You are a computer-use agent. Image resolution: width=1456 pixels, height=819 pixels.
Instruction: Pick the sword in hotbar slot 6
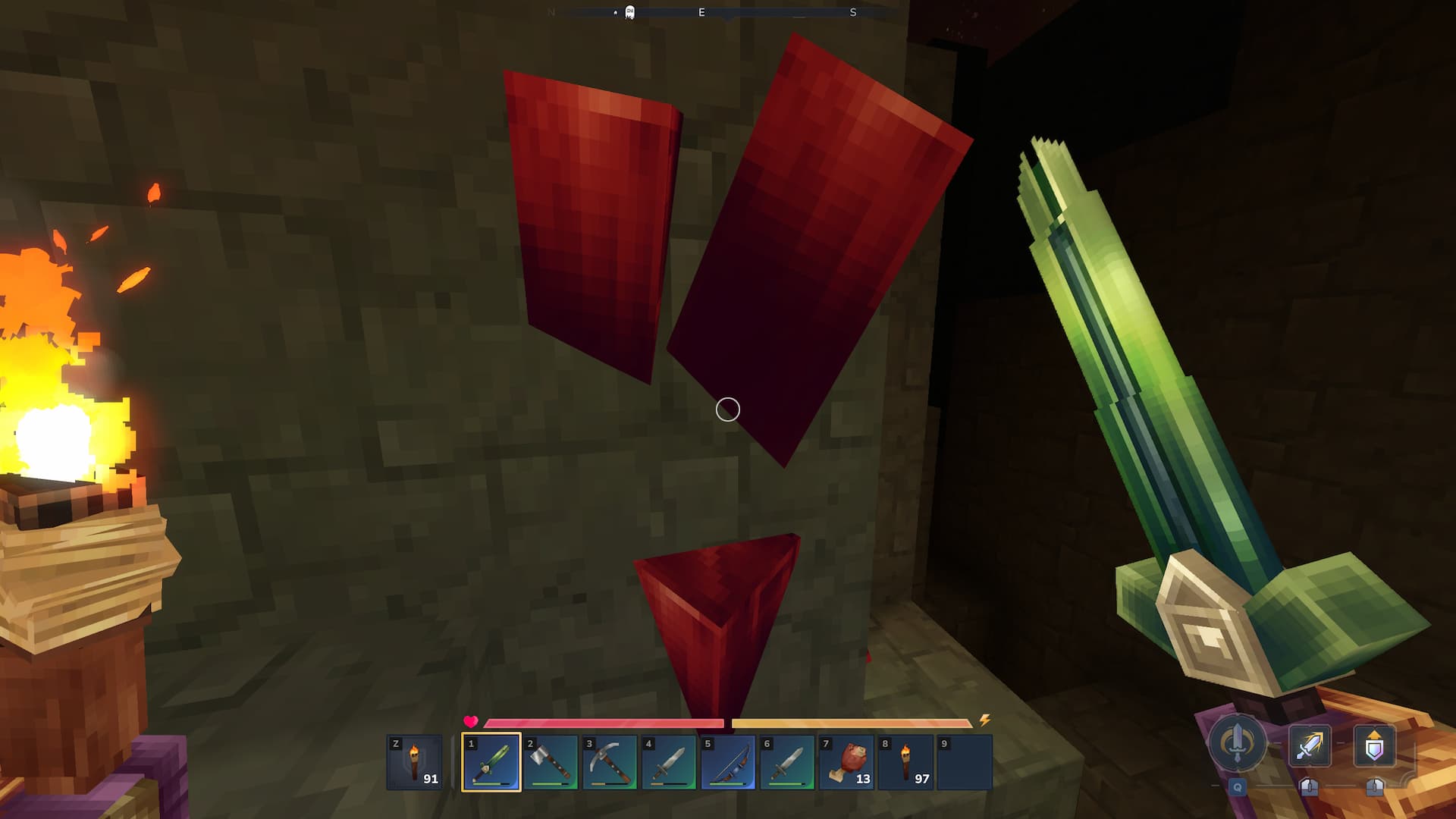pos(786,762)
